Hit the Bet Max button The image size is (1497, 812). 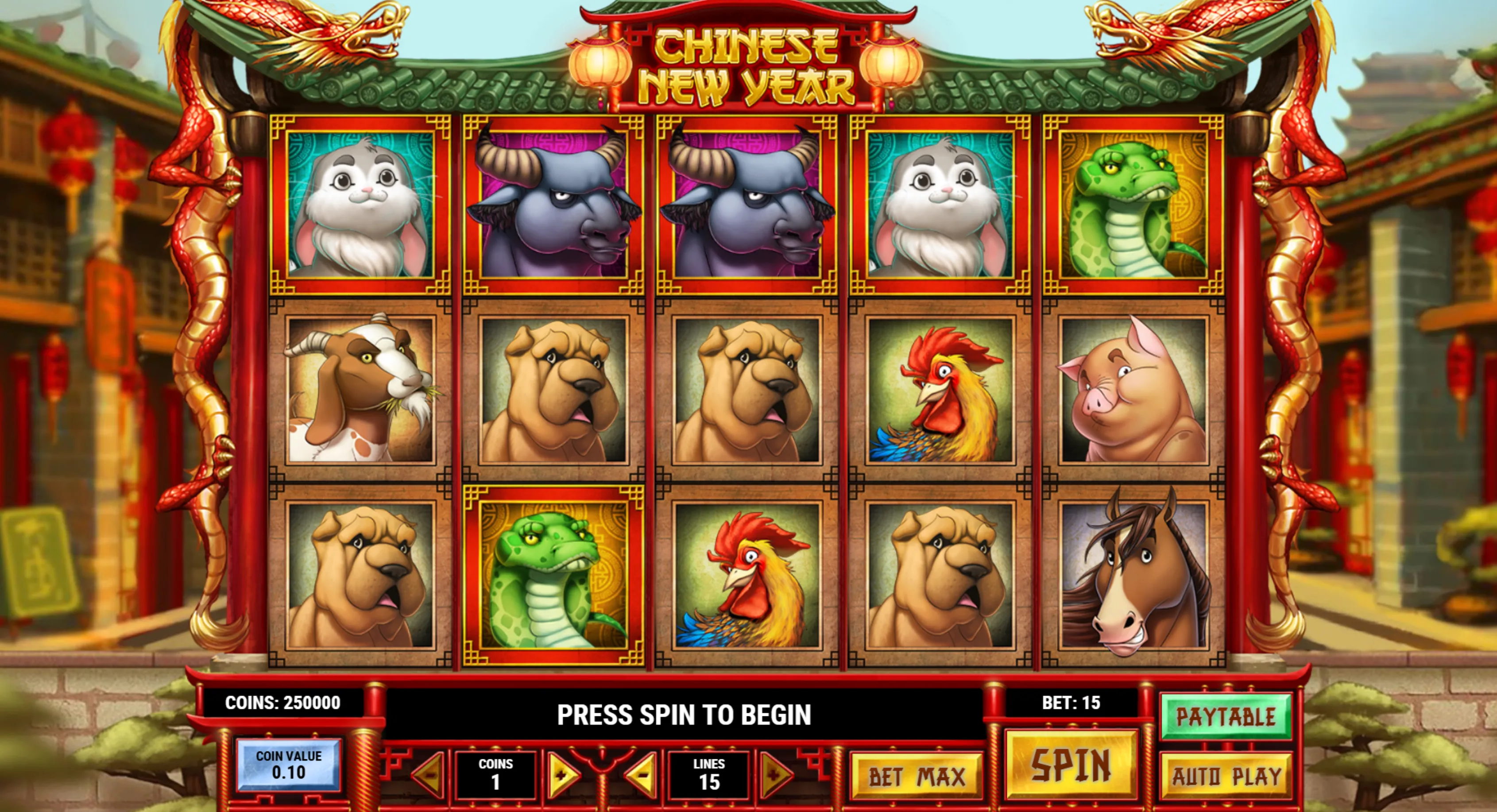[917, 777]
